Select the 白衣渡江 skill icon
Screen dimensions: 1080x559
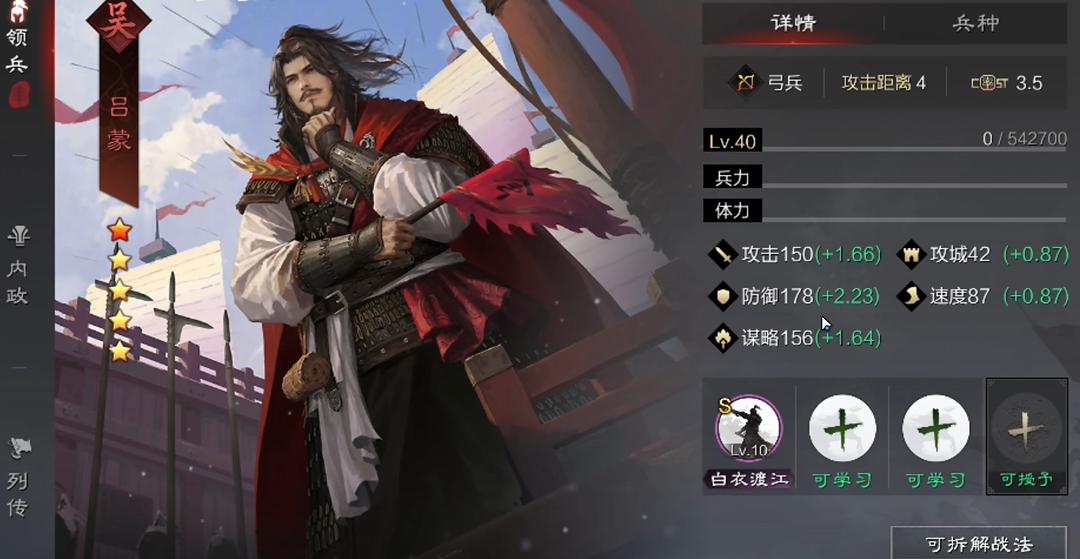pyautogui.click(x=749, y=428)
